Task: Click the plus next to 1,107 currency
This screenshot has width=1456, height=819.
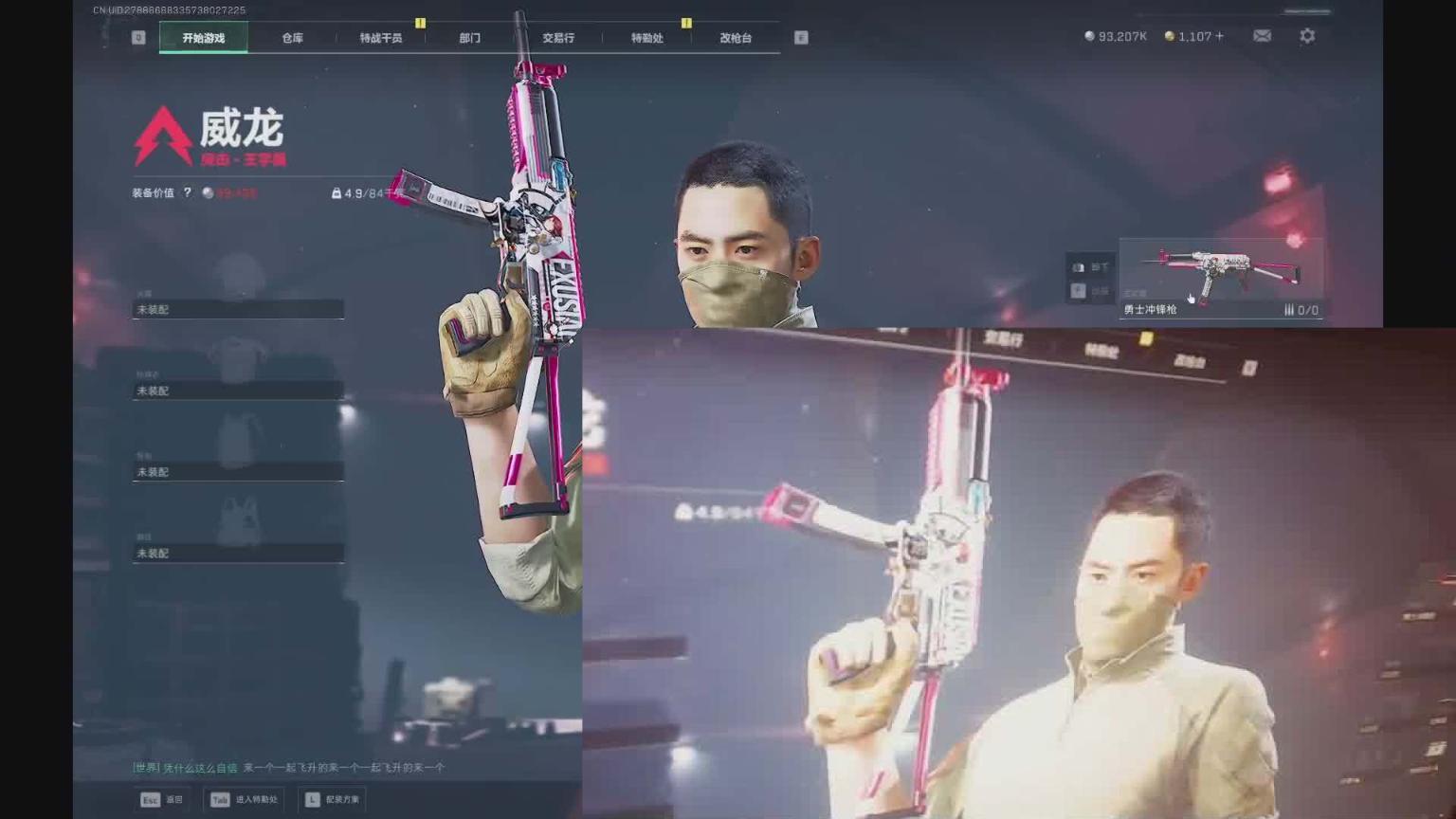Action: [1220, 36]
